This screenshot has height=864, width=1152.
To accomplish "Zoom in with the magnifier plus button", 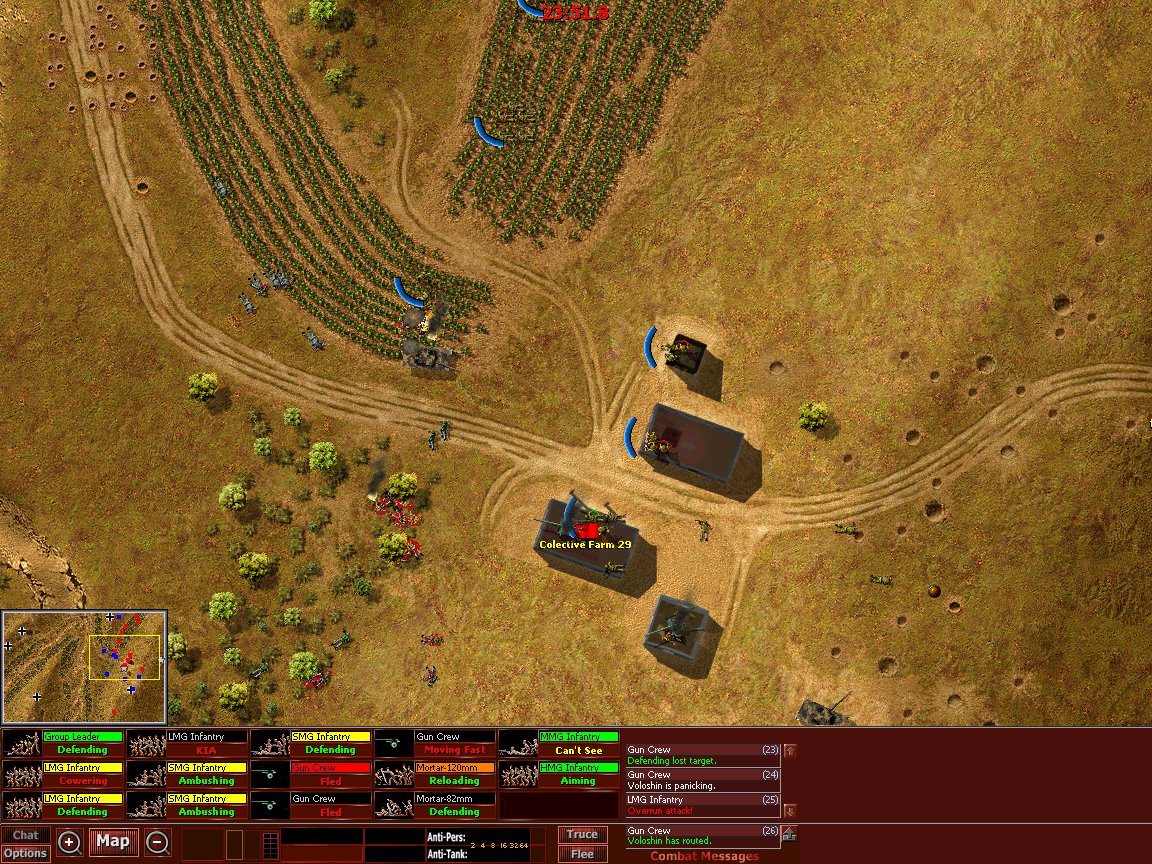I will click(69, 842).
